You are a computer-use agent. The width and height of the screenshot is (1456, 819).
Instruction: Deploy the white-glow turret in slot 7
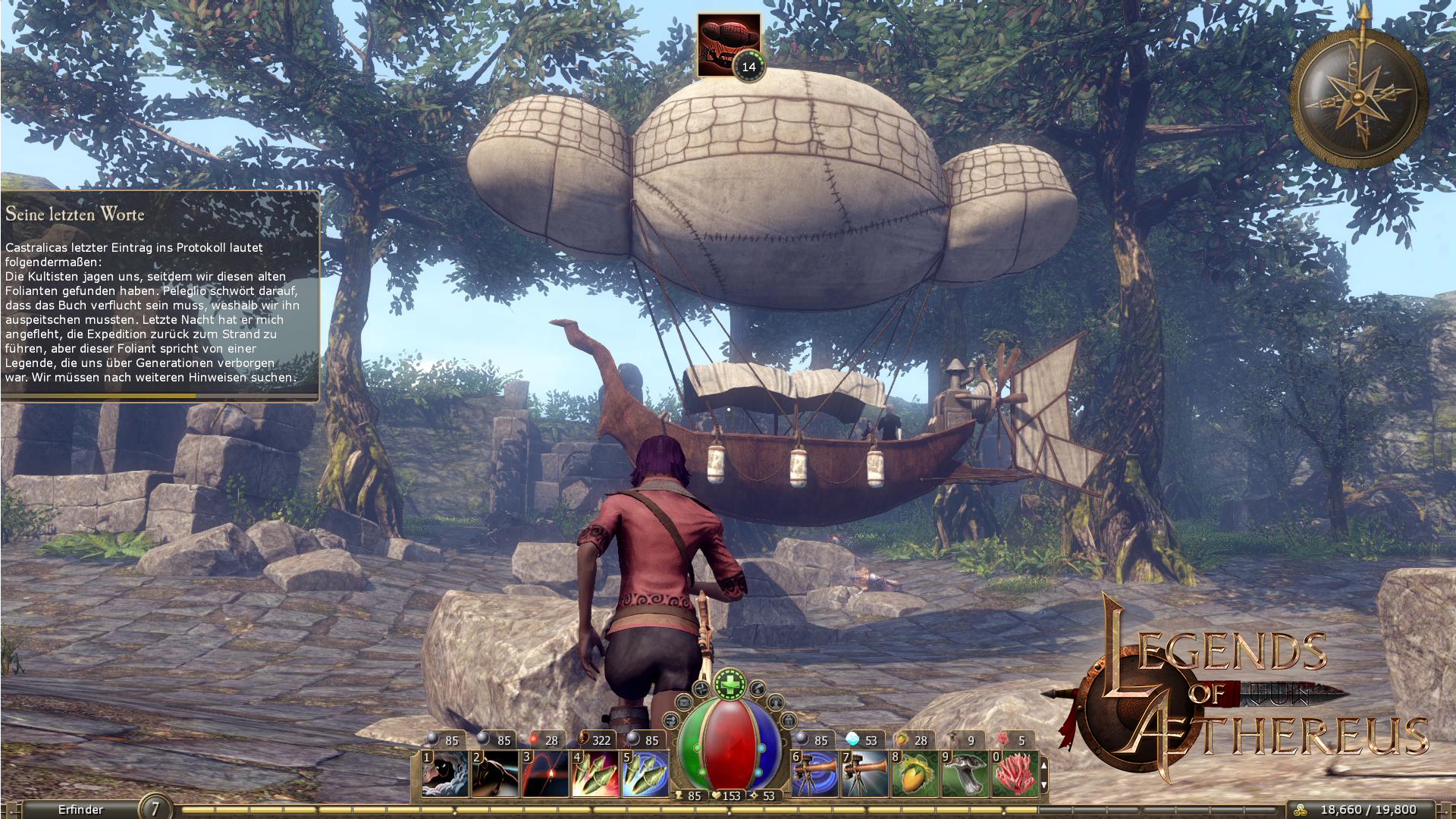tap(865, 773)
